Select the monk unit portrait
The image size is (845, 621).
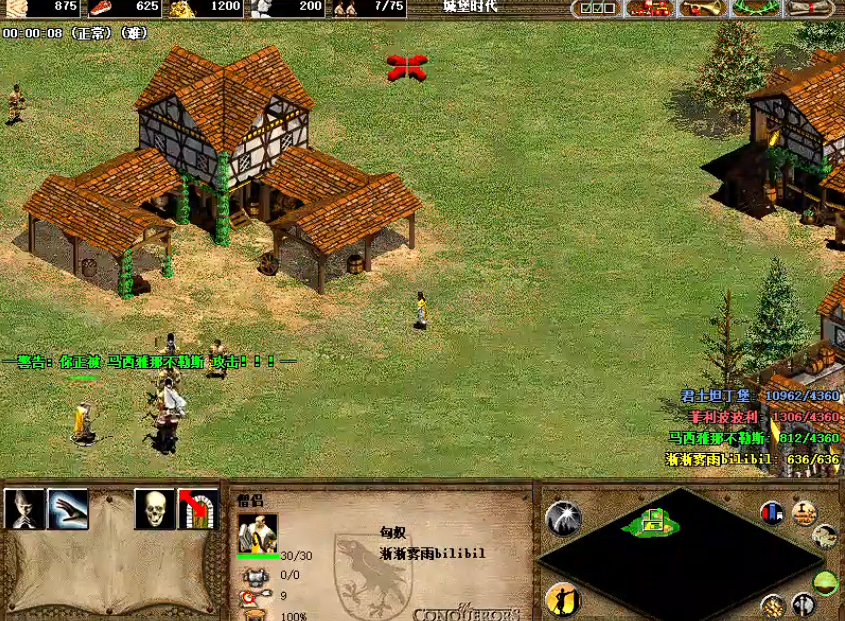click(x=257, y=533)
